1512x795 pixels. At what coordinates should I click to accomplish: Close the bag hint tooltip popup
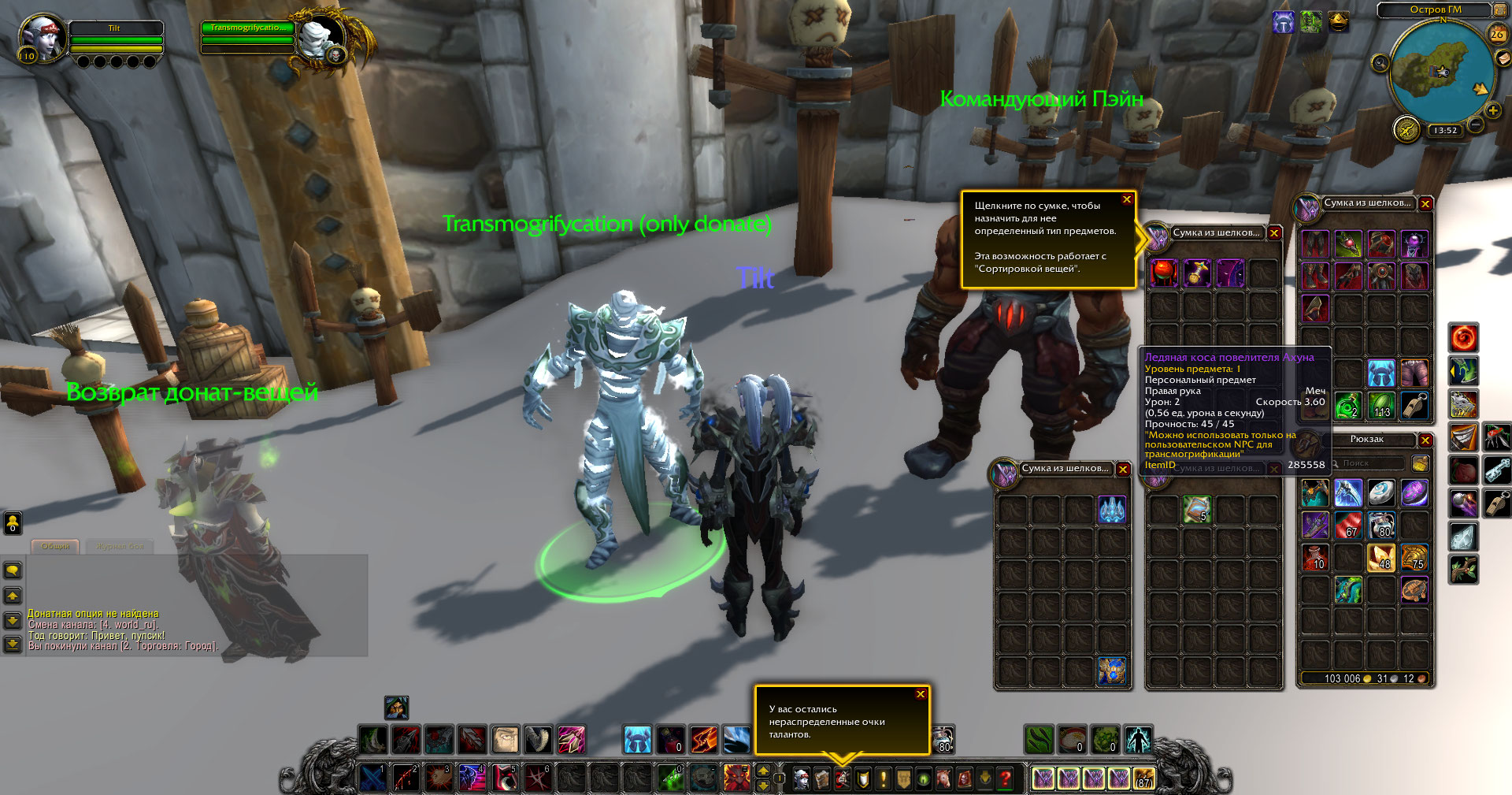[x=1127, y=199]
